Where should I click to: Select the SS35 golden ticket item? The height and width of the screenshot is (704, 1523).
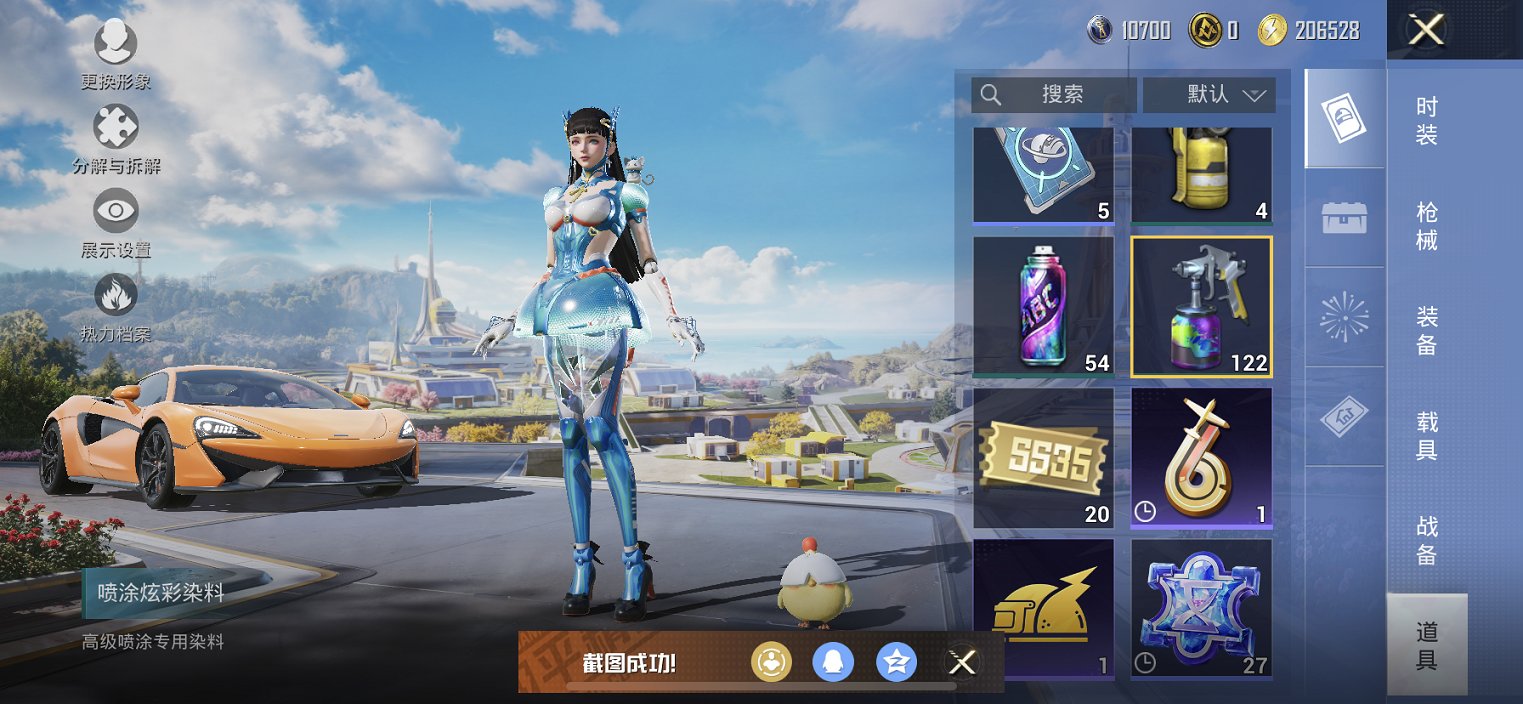1043,457
